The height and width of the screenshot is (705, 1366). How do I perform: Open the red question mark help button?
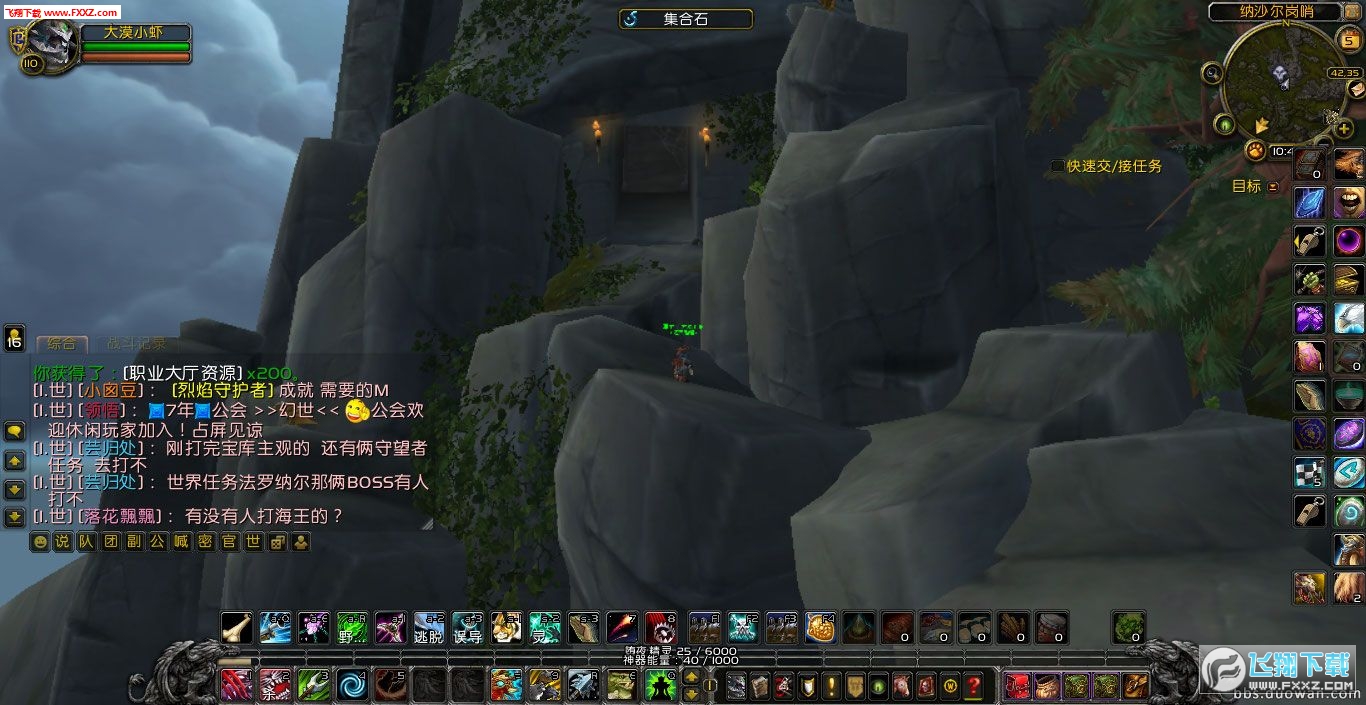[973, 686]
